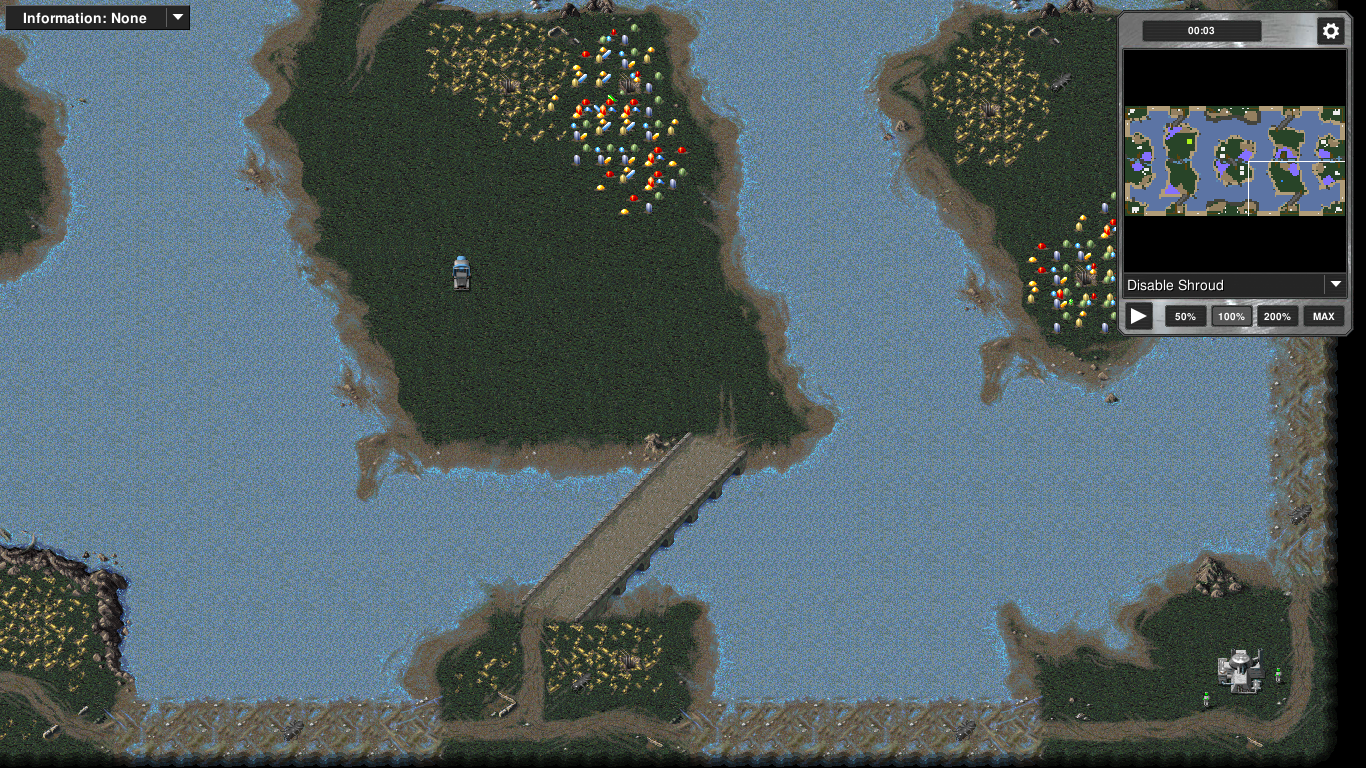The width and height of the screenshot is (1366, 768).
Task: Set replay speed to 100%
Action: (x=1231, y=317)
